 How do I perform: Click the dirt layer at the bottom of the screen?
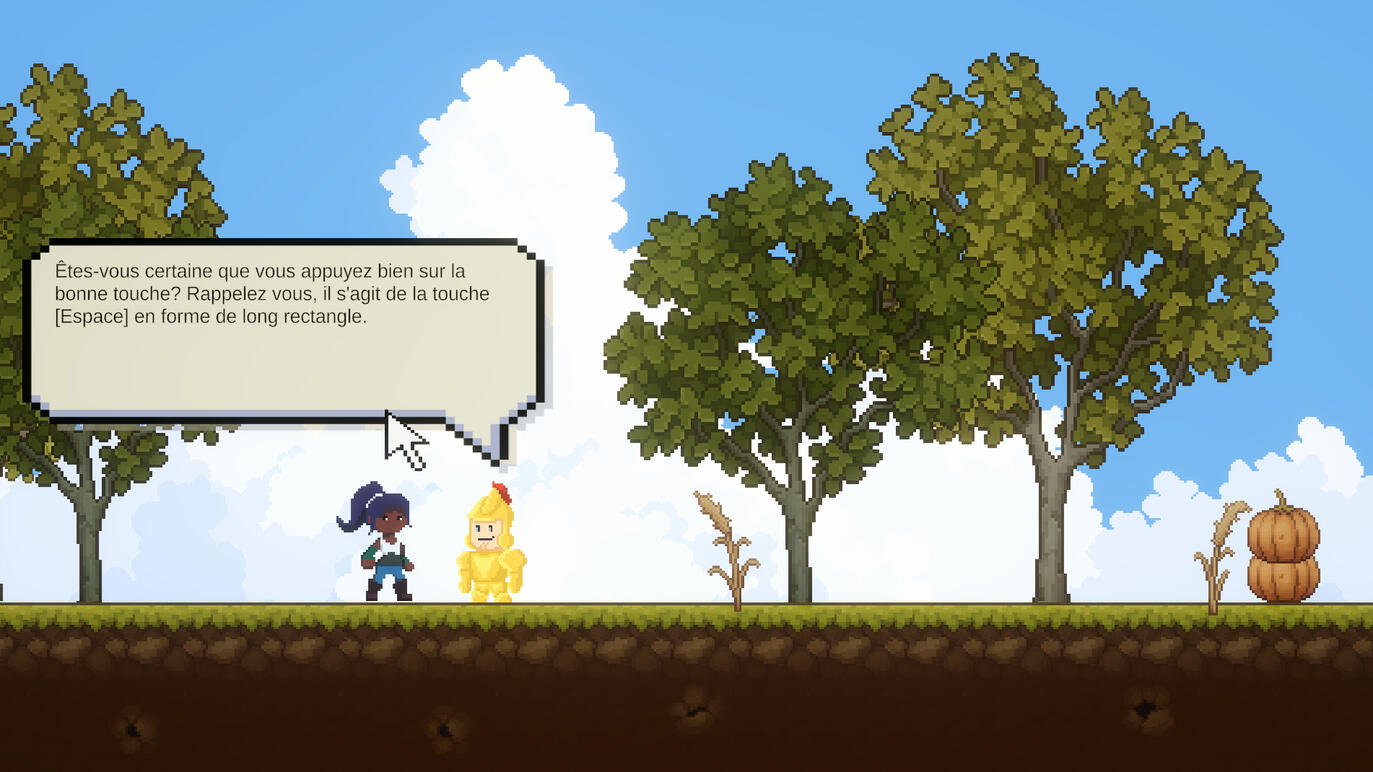tap(686, 700)
